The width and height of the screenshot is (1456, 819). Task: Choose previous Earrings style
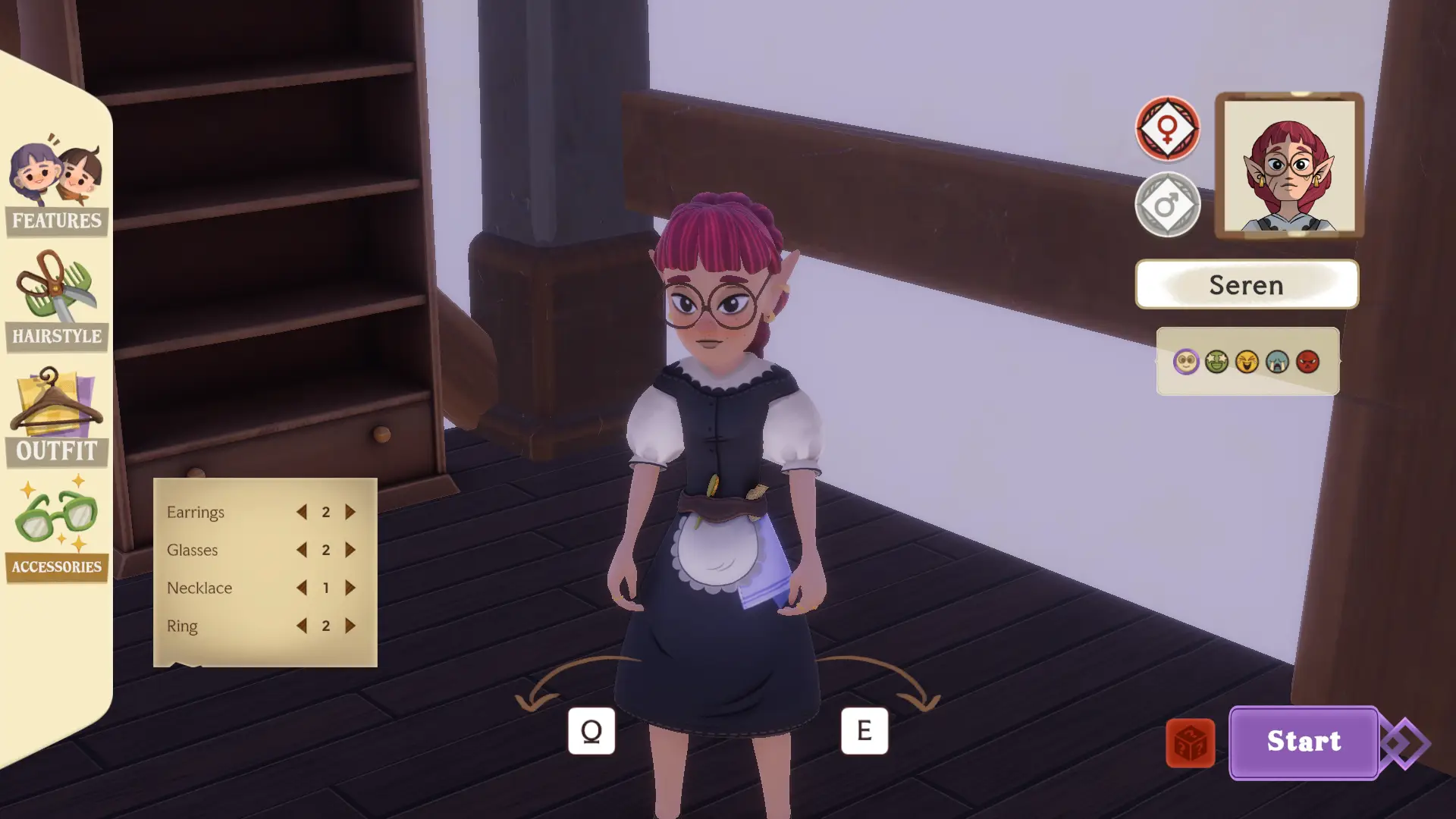pos(302,512)
